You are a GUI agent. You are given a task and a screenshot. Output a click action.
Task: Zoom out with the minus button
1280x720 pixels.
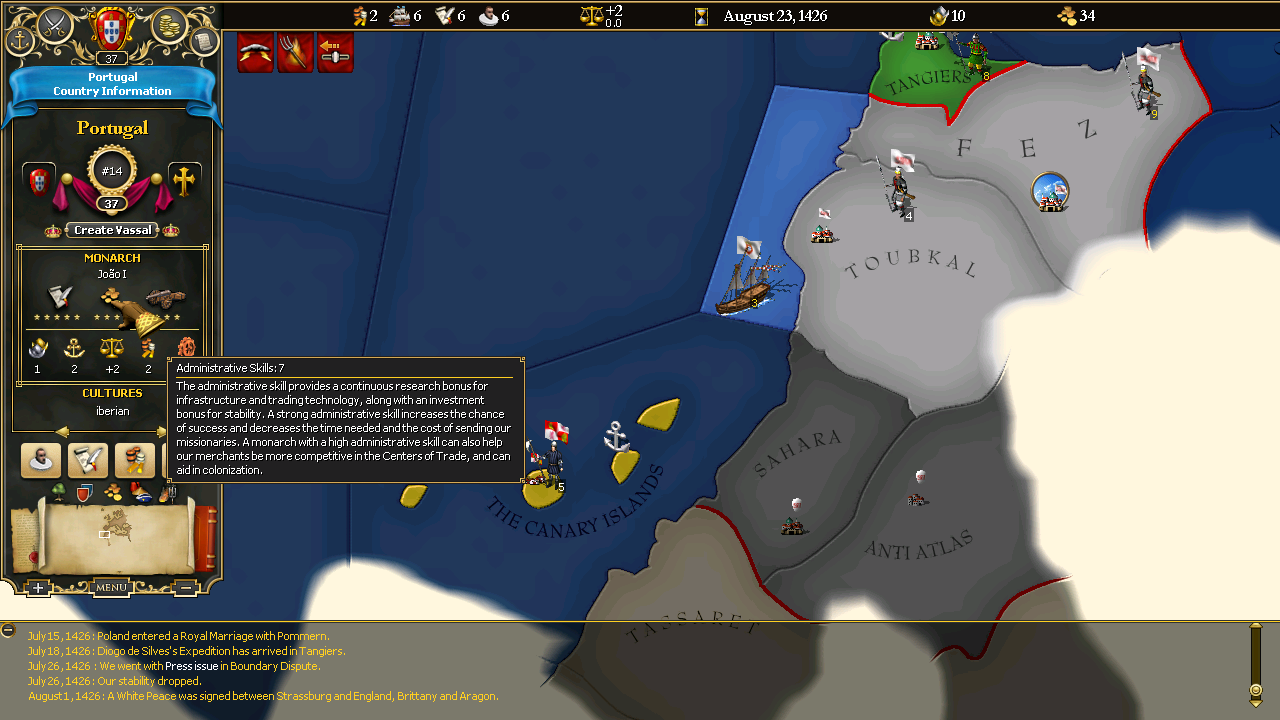(185, 588)
